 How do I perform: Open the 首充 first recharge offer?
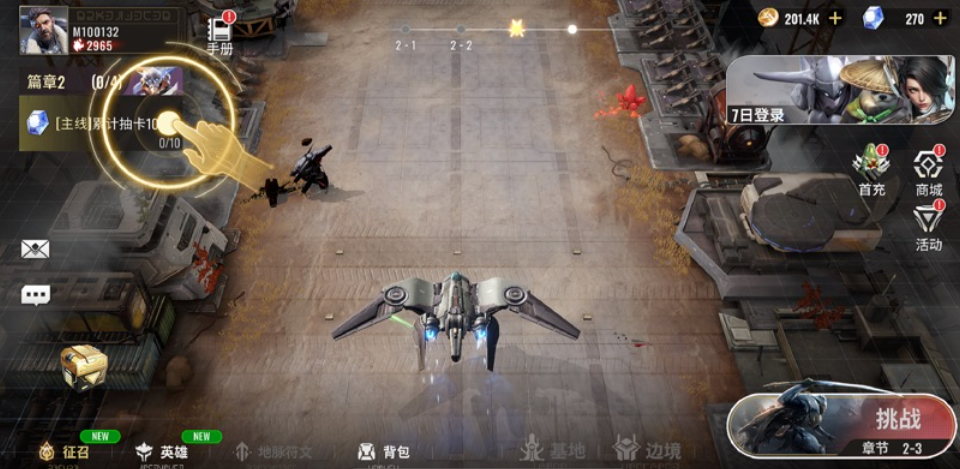[x=872, y=170]
